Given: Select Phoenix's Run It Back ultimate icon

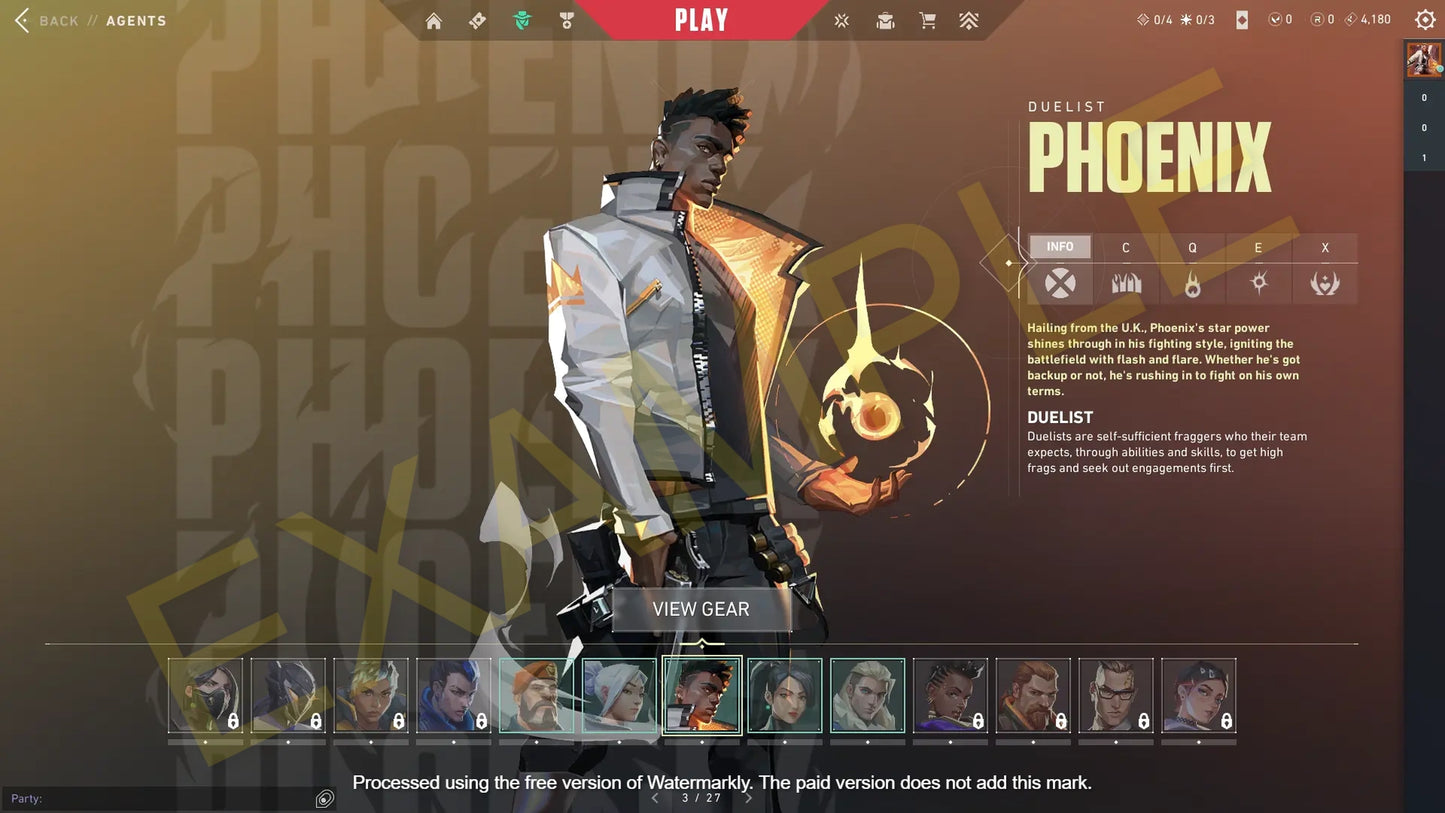Looking at the screenshot, I should [x=1325, y=283].
